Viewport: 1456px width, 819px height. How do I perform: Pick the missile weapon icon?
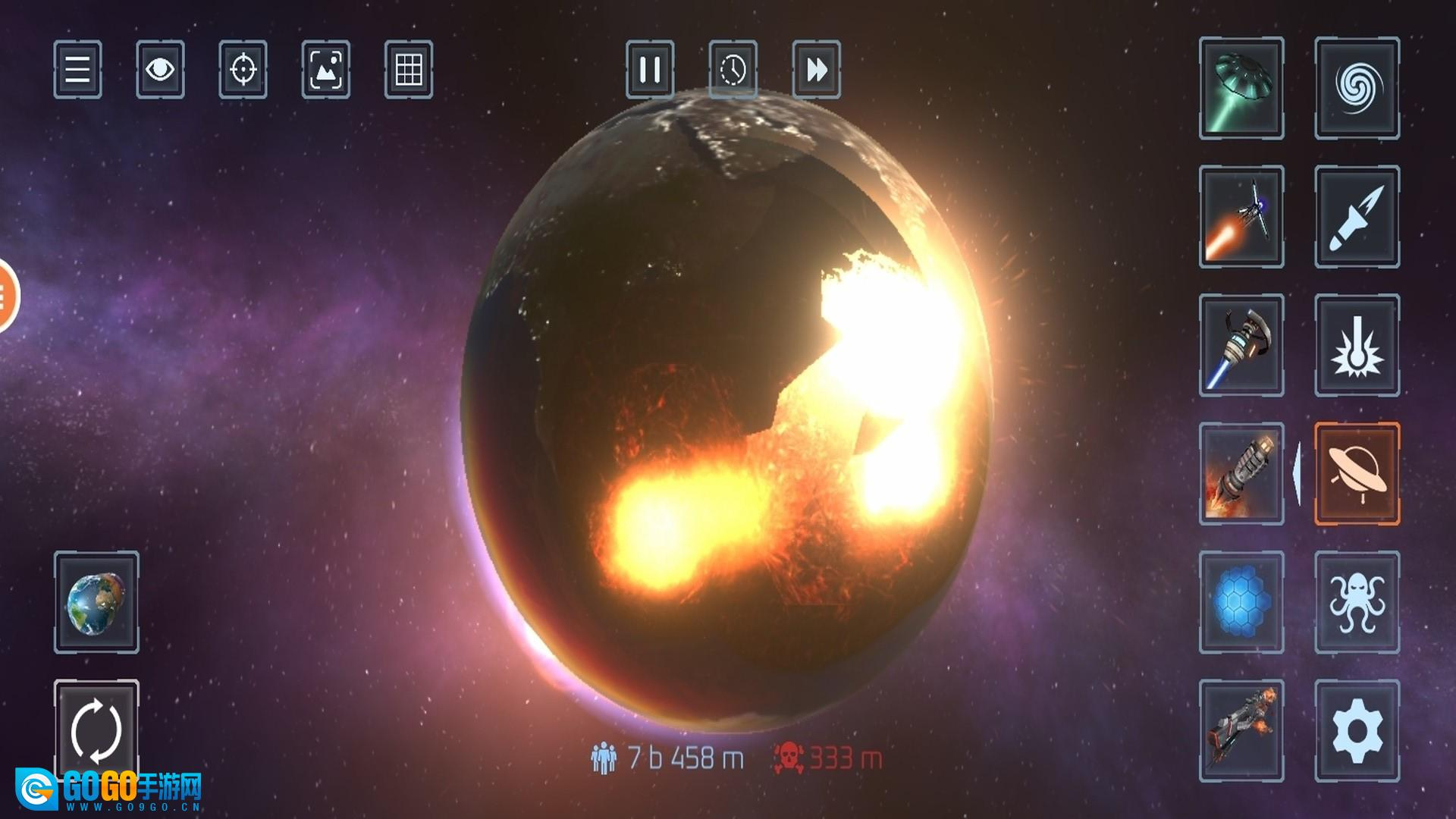pyautogui.click(x=1357, y=217)
